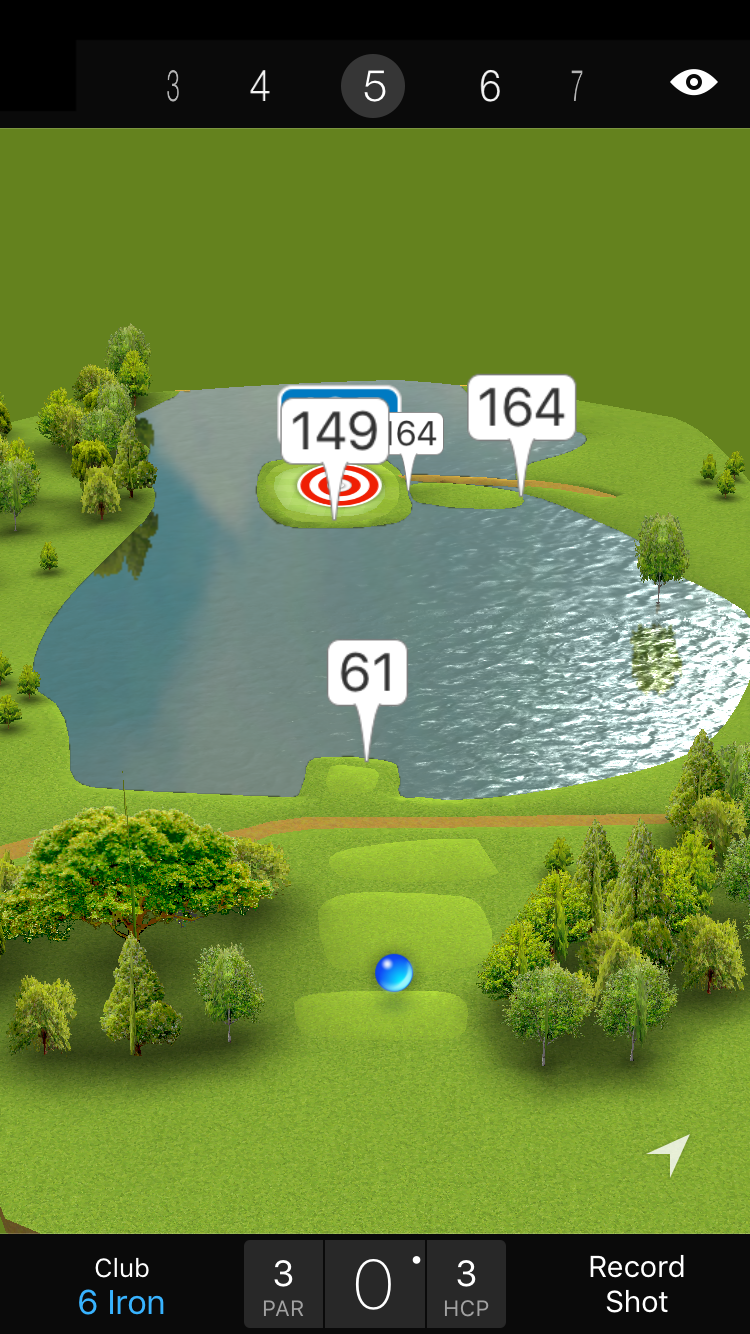Select the 149 yard target marker
The height and width of the screenshot is (1334, 750).
coord(335,432)
